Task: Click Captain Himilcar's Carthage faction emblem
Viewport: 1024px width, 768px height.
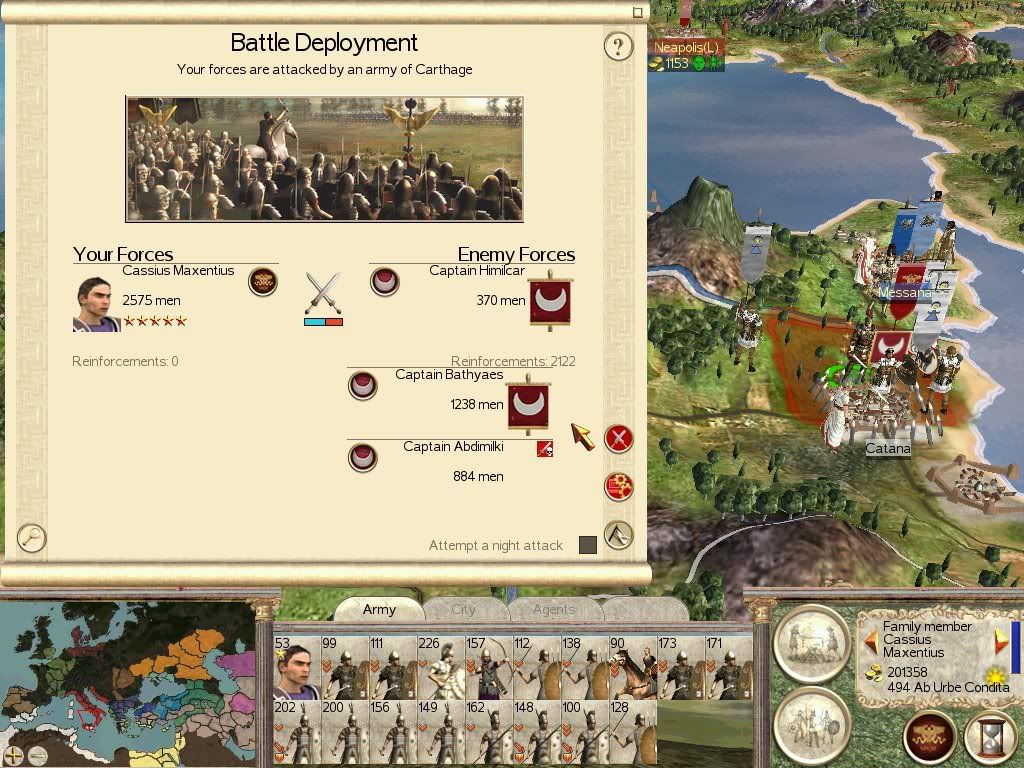Action: pyautogui.click(x=384, y=282)
